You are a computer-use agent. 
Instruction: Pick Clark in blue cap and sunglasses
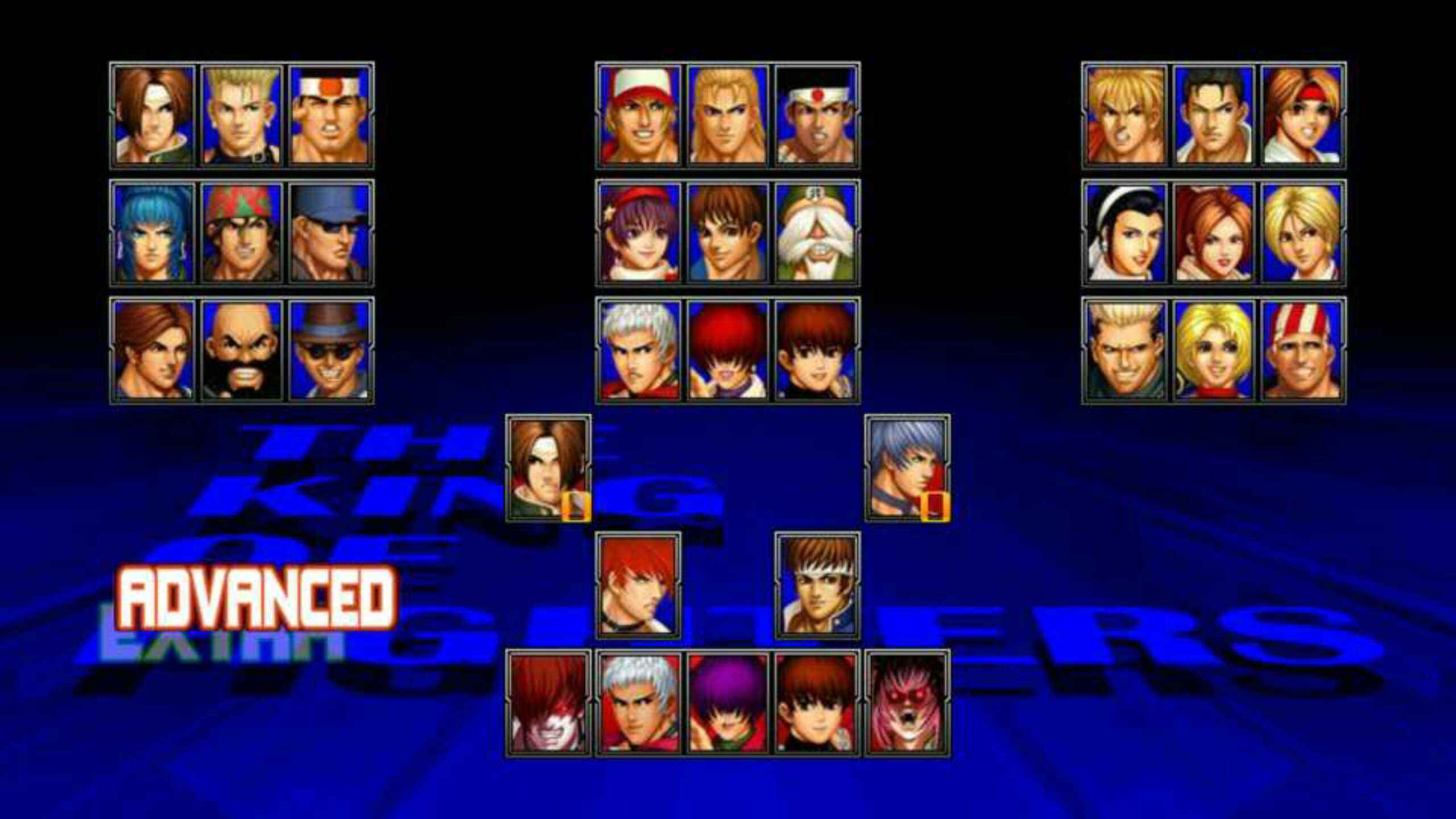pyautogui.click(x=330, y=233)
